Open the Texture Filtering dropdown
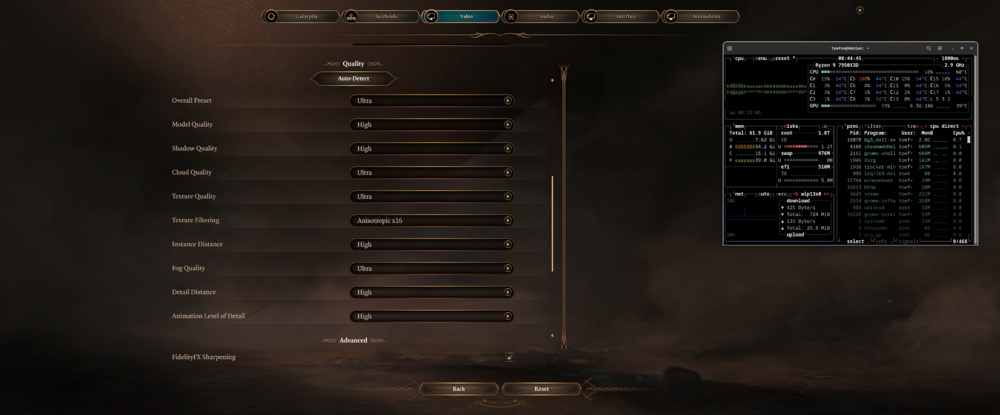 coord(432,220)
